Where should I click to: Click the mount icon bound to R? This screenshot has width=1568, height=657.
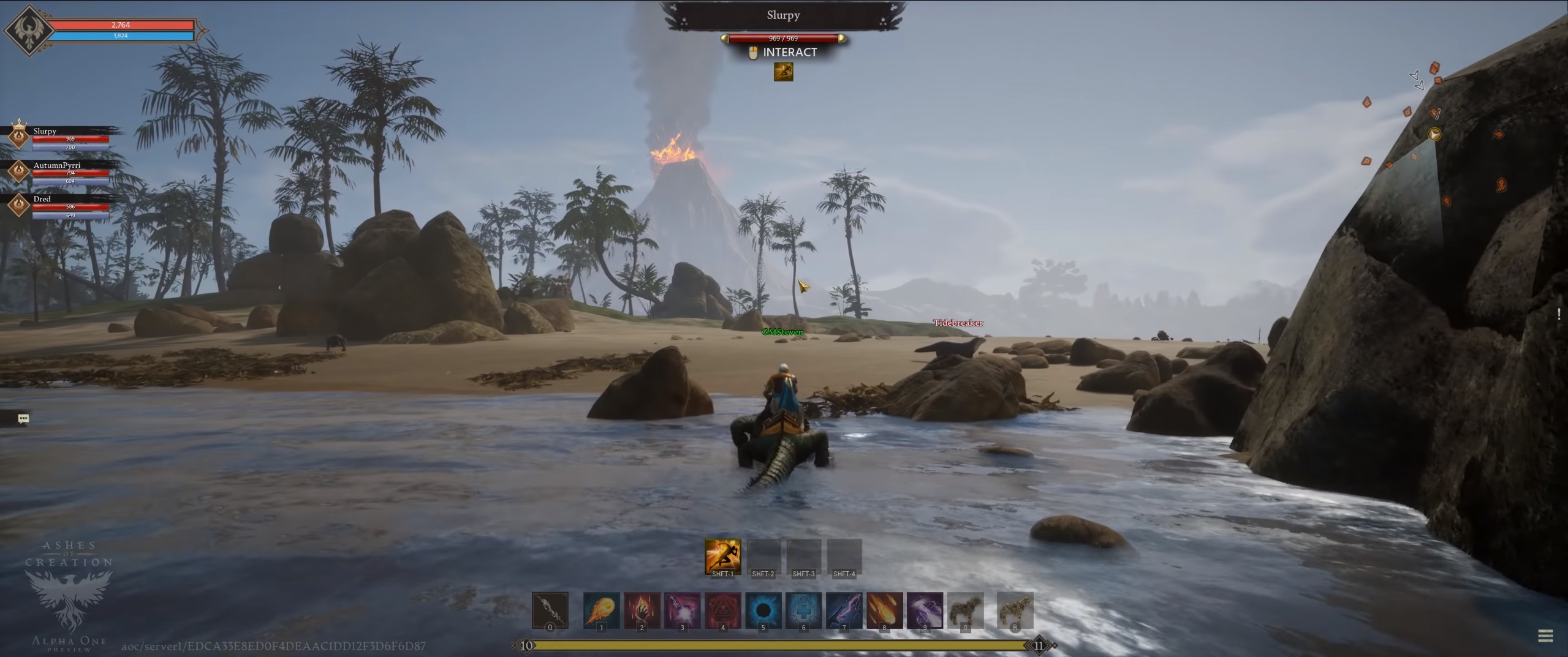coord(1015,609)
